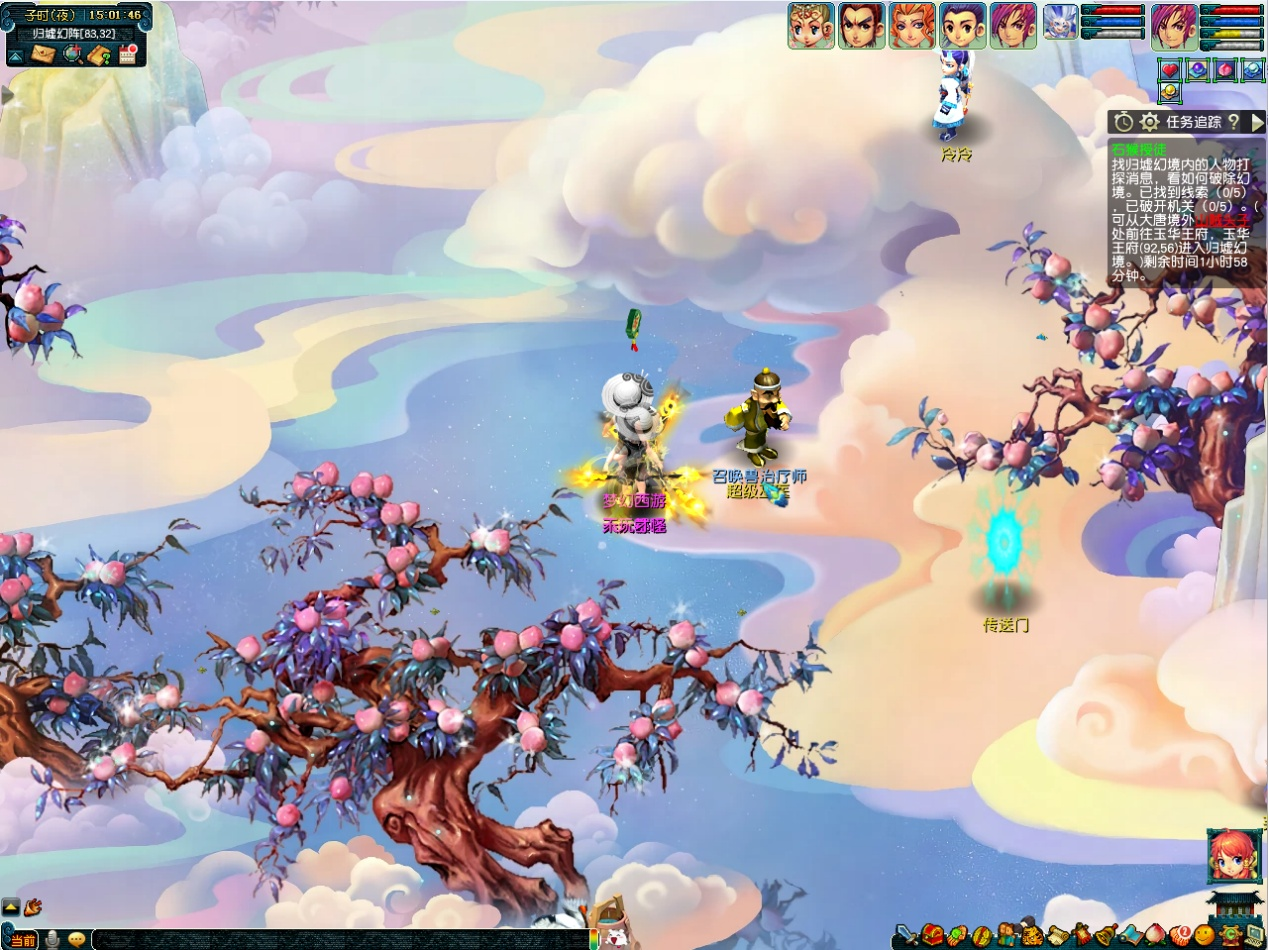Click the white-haired pet portrait
Screen dimensions: 1268x950
pyautogui.click(x=1061, y=22)
